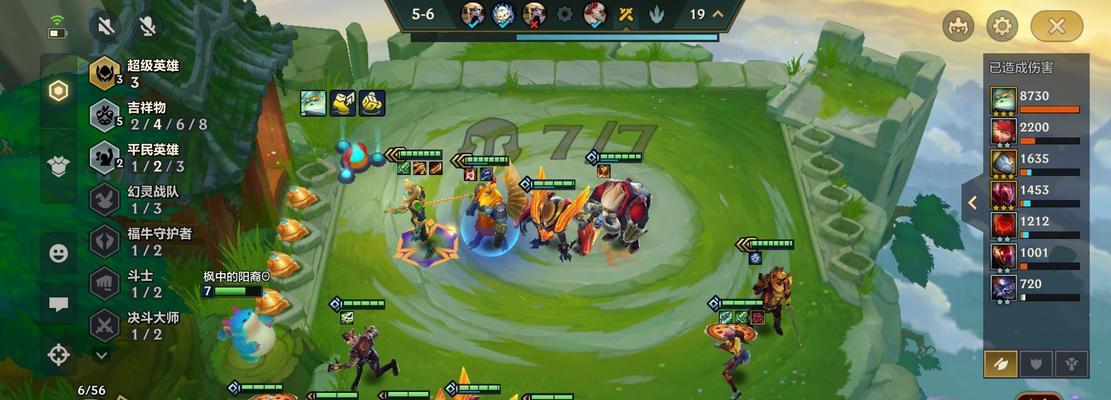
Task: Select the 2200 damage champion row
Action: tap(1035, 133)
